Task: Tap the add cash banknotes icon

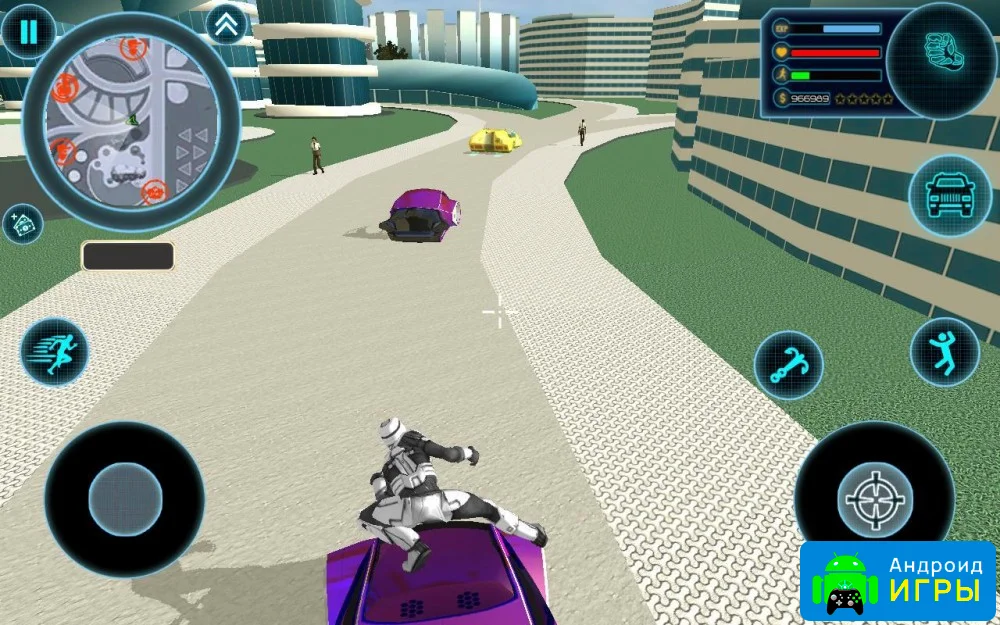Action: (x=22, y=224)
